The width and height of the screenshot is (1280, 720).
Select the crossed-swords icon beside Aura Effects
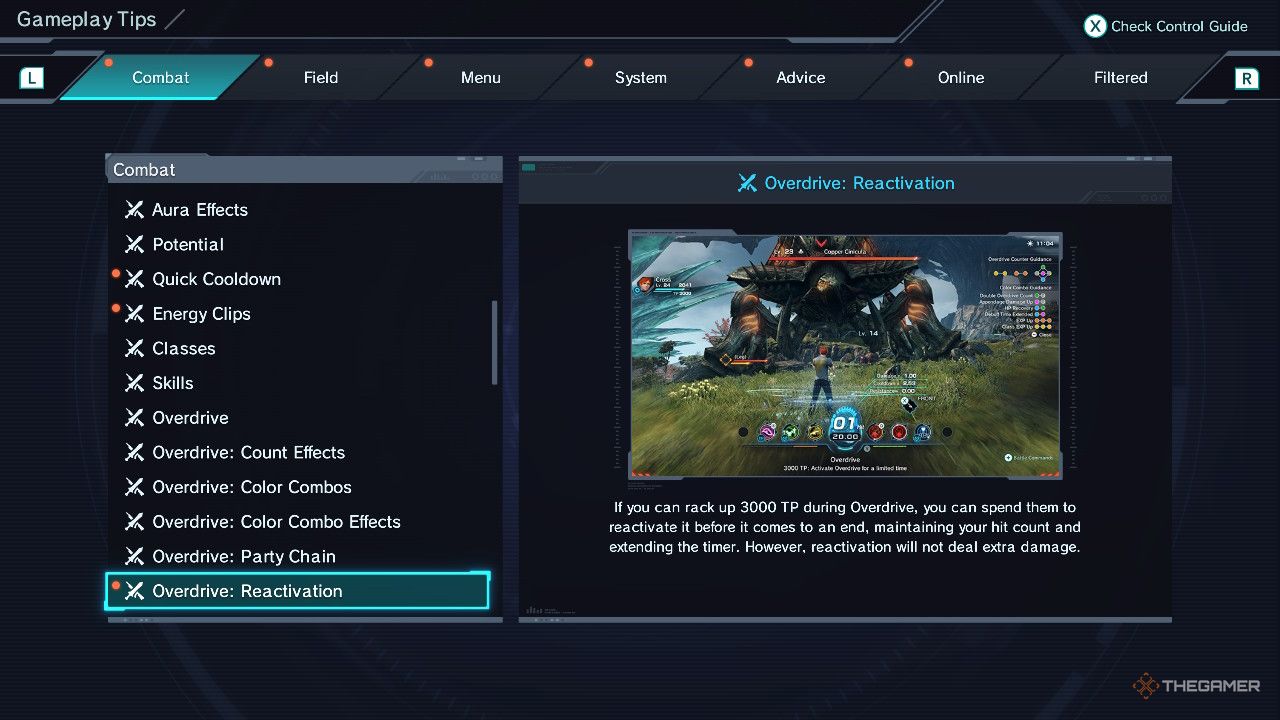[x=135, y=210]
